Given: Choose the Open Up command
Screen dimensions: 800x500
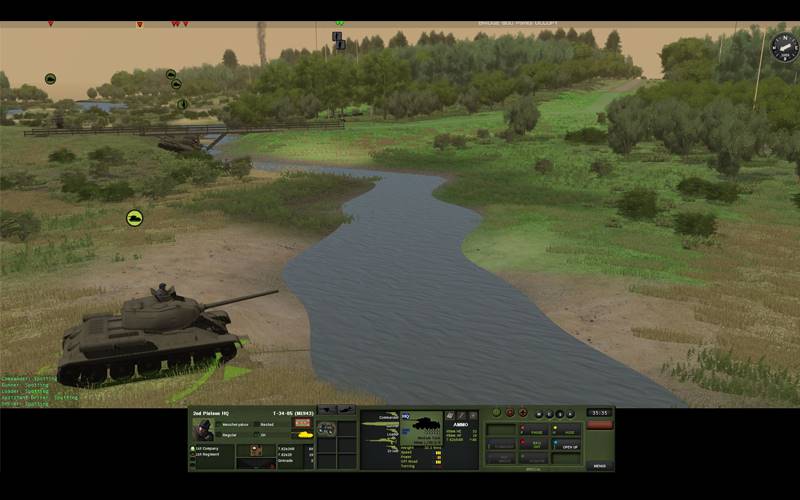Looking at the screenshot, I should (568, 446).
